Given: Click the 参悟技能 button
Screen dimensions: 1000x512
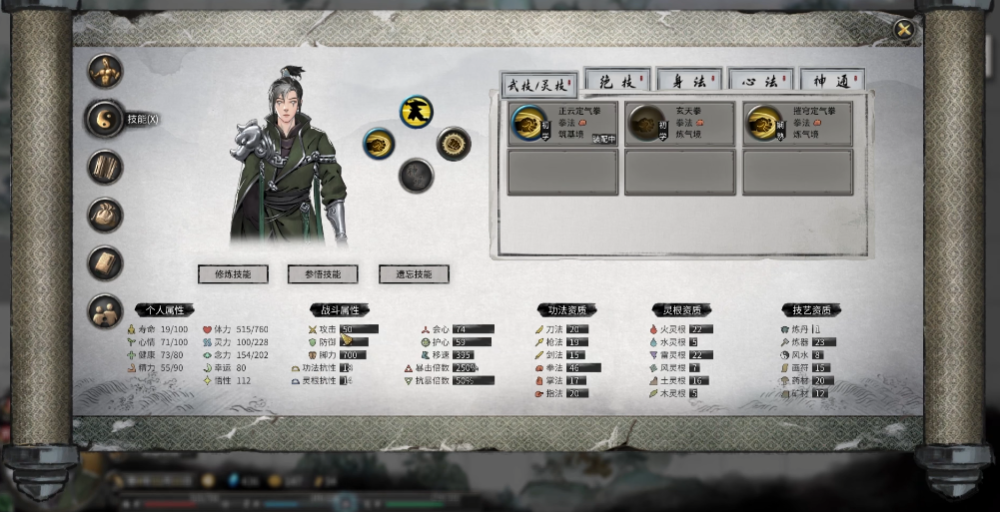Looking at the screenshot, I should click(323, 274).
